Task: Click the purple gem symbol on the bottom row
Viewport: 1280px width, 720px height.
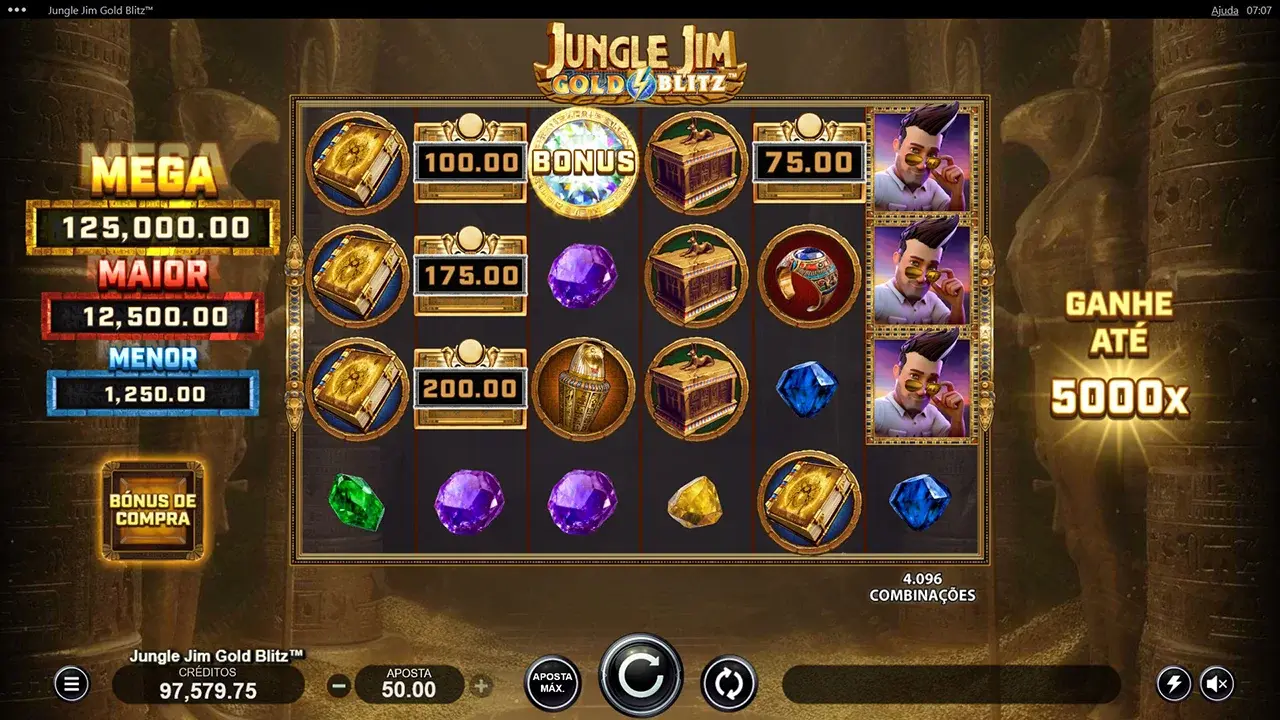Action: pyautogui.click(x=469, y=502)
